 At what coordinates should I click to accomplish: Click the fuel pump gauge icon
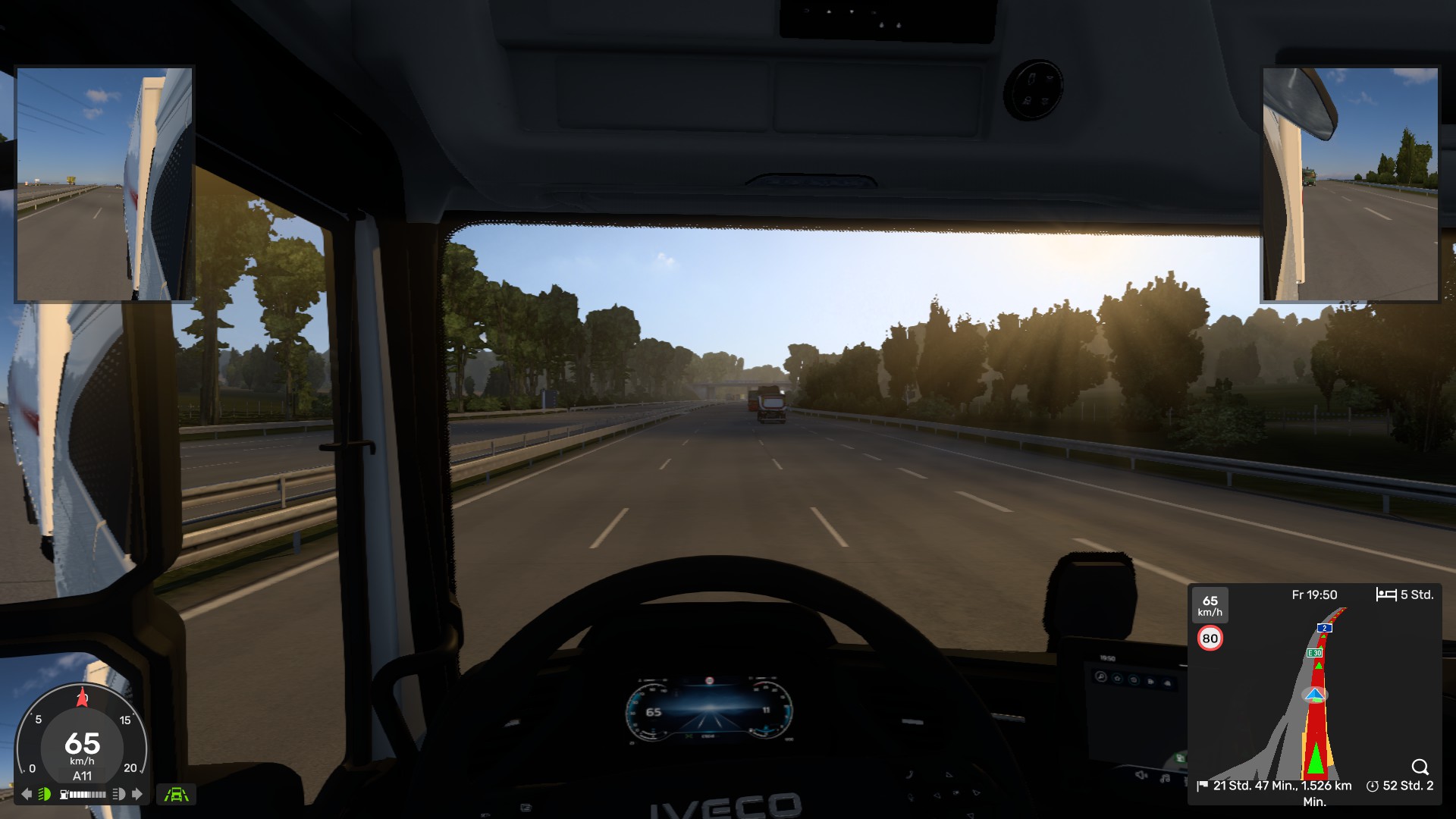click(64, 794)
